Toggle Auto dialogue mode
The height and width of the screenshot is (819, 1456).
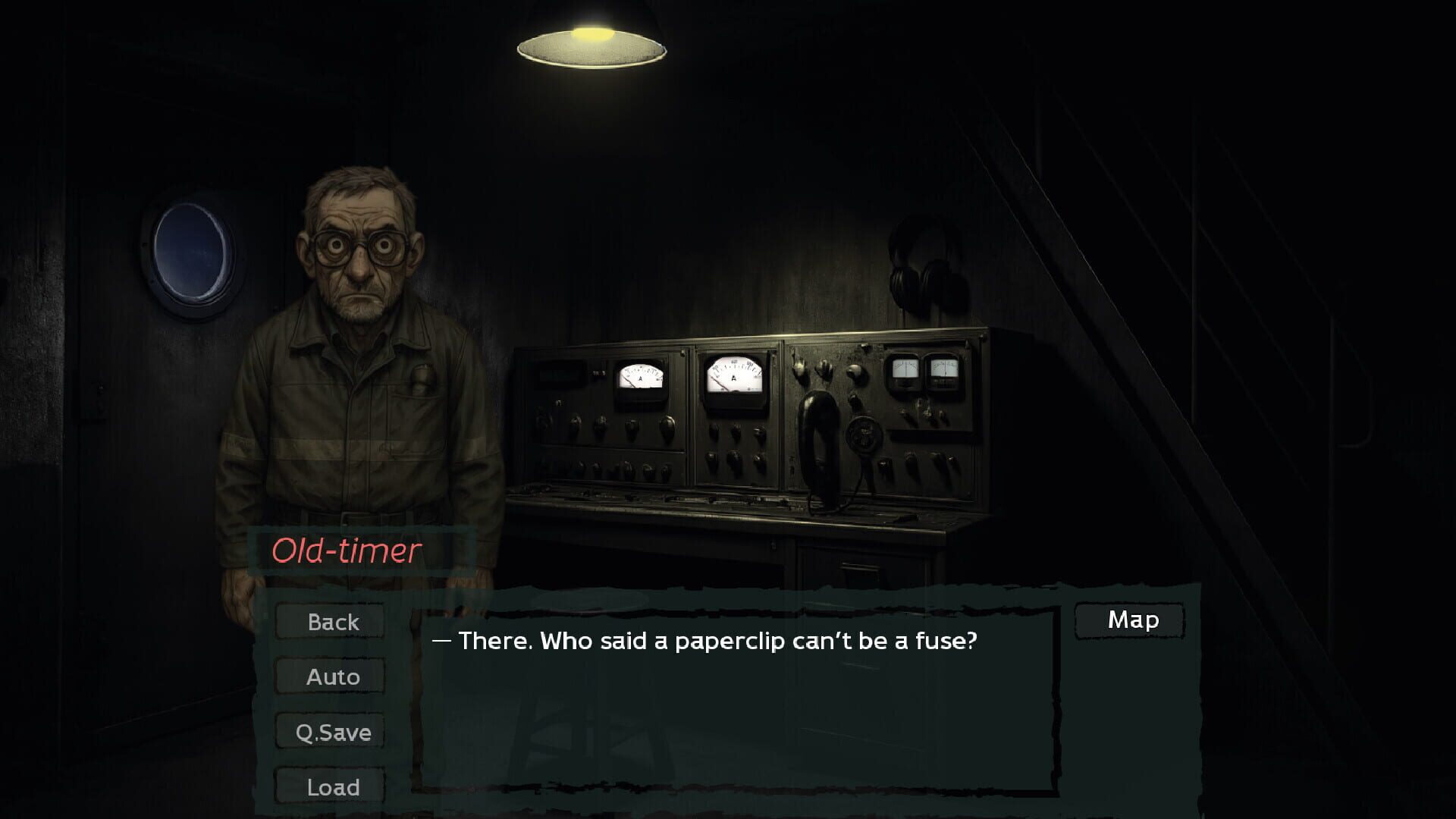coord(331,676)
